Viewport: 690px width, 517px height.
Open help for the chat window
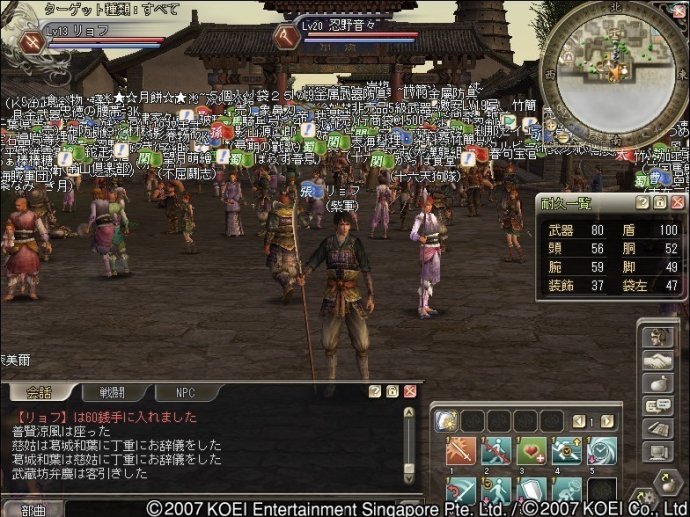point(375,392)
